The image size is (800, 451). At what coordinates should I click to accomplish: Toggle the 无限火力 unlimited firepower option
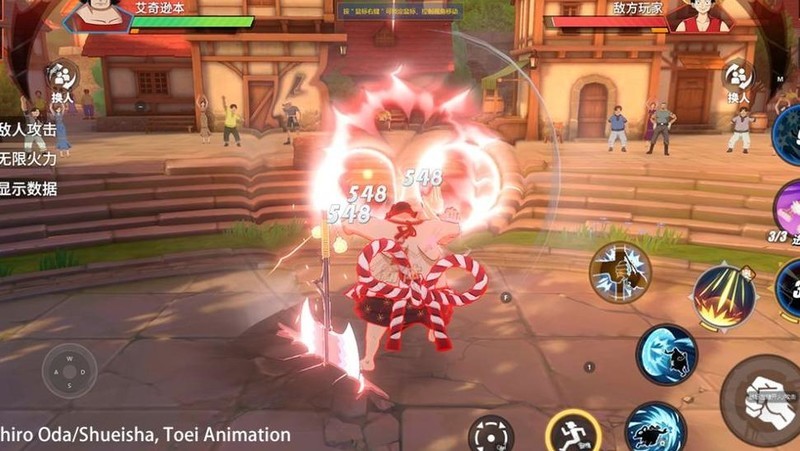coord(27,158)
